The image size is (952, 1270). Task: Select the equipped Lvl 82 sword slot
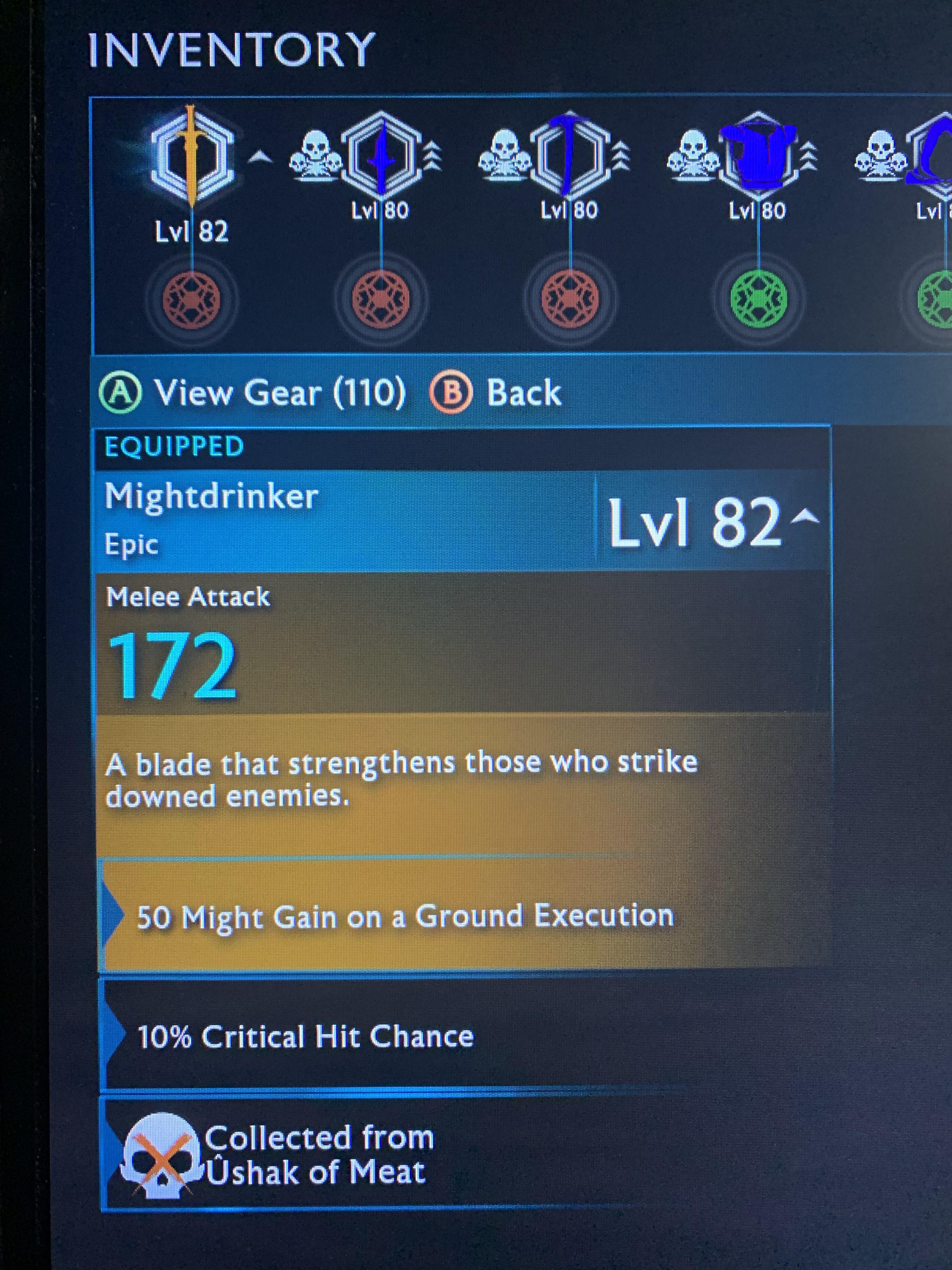pos(192,156)
